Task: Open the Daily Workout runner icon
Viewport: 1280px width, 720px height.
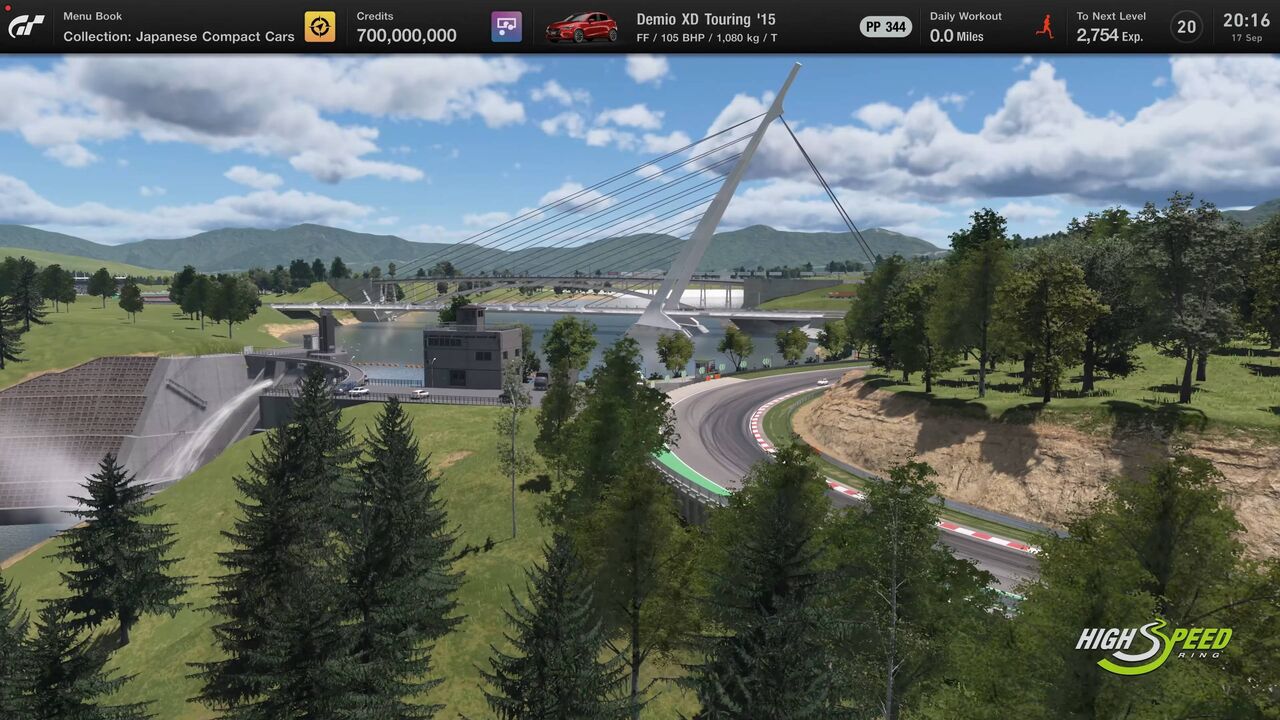Action: click(1045, 27)
